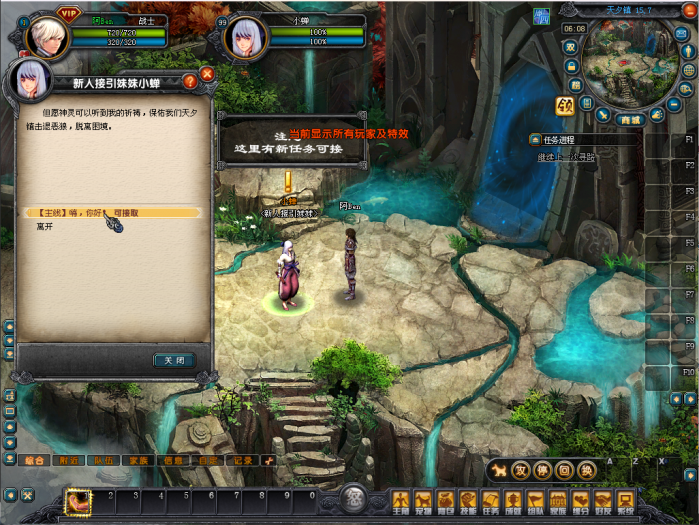This screenshot has width=699, height=525.
Task: Click the 关闭 button in the dialog
Action: pos(174,360)
